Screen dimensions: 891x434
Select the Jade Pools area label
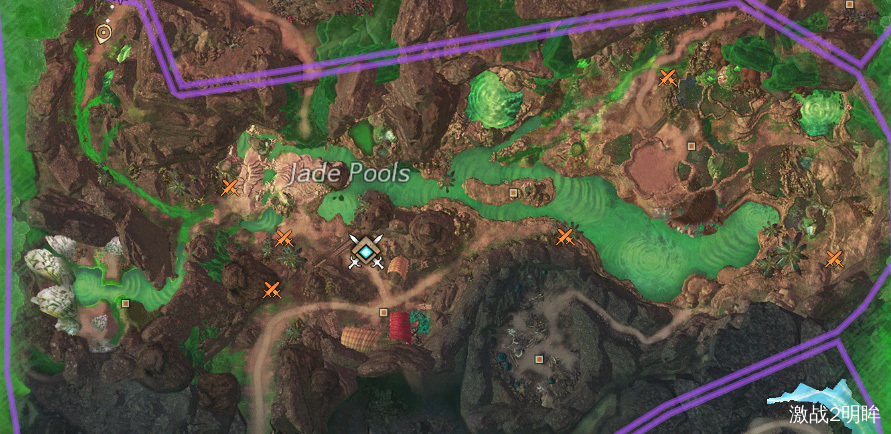(349, 174)
